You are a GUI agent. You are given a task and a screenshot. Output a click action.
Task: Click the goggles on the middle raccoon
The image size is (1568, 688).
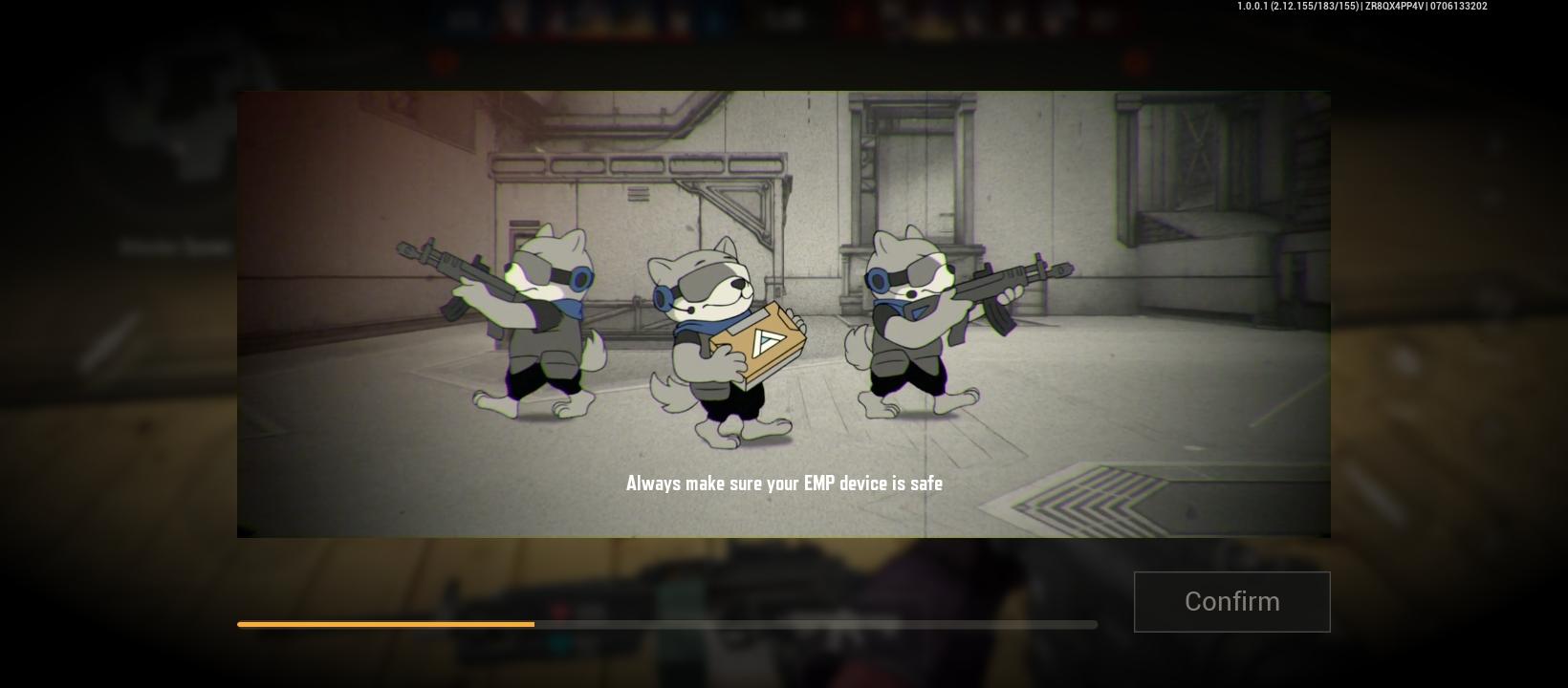[698, 282]
